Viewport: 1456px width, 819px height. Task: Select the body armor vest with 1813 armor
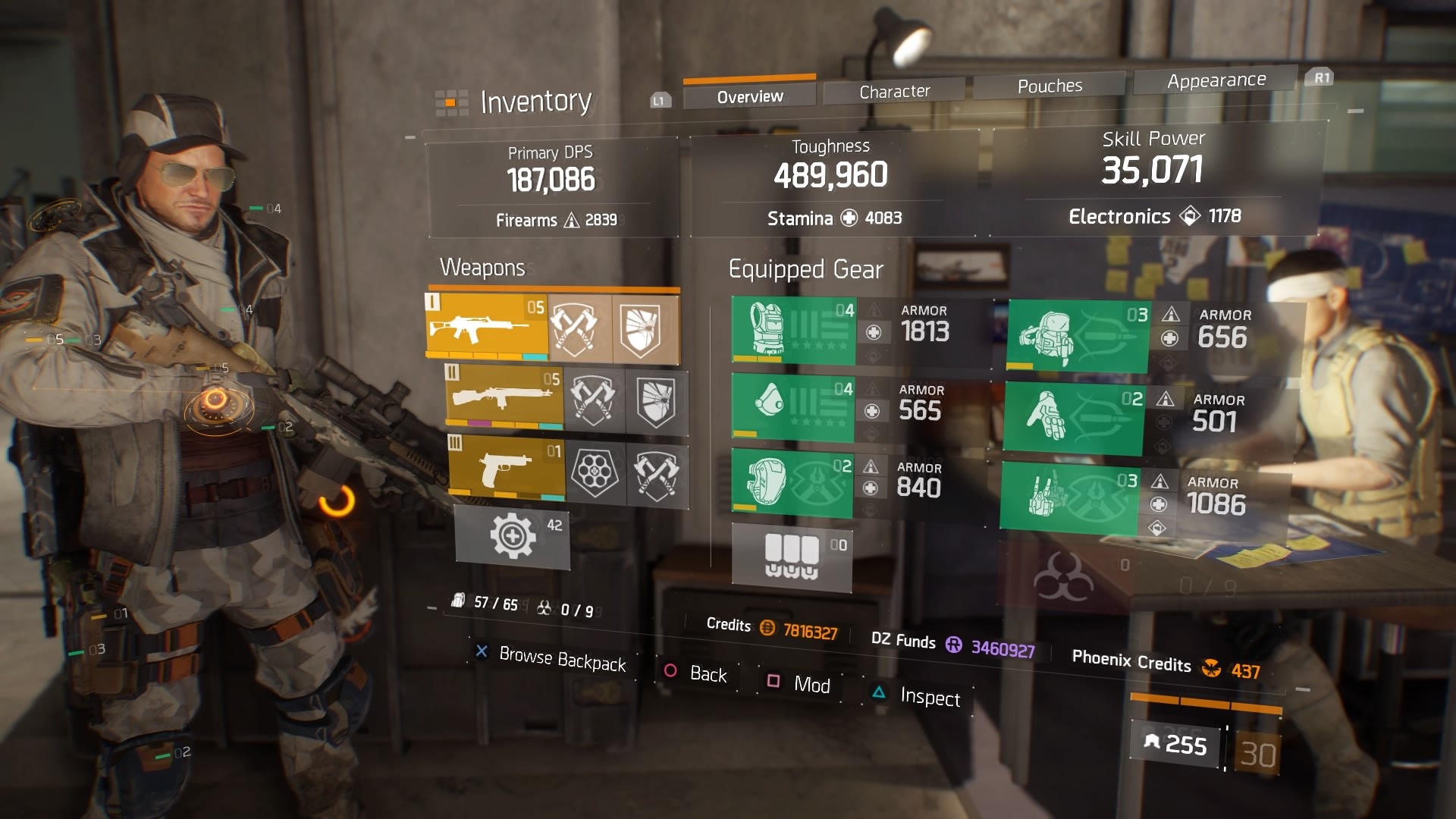pos(792,330)
